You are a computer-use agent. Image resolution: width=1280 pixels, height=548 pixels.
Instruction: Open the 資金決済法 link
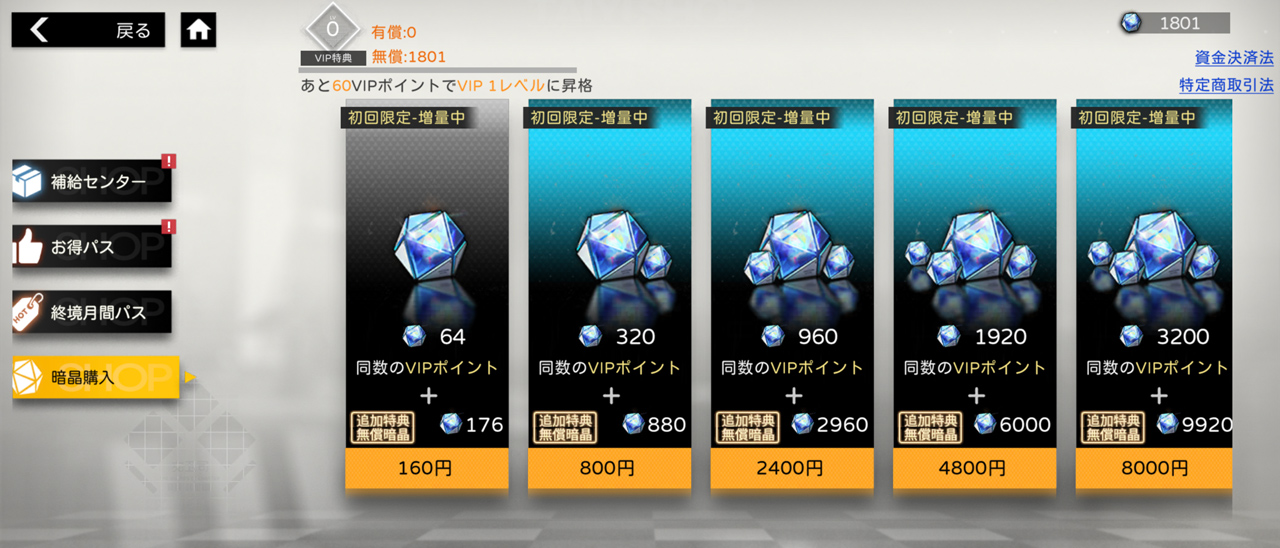point(1234,57)
